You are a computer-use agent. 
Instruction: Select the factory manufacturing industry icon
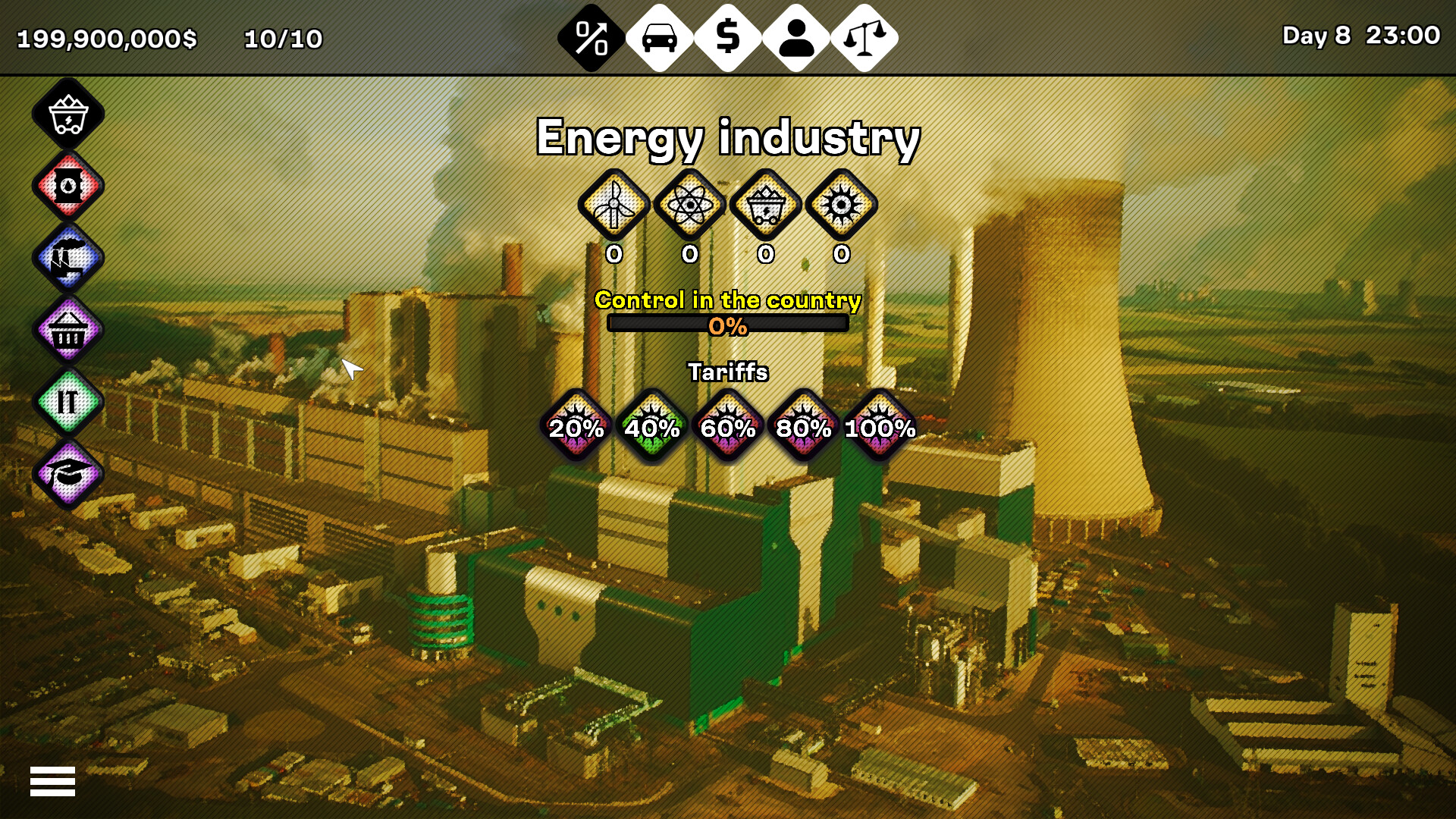(x=67, y=258)
